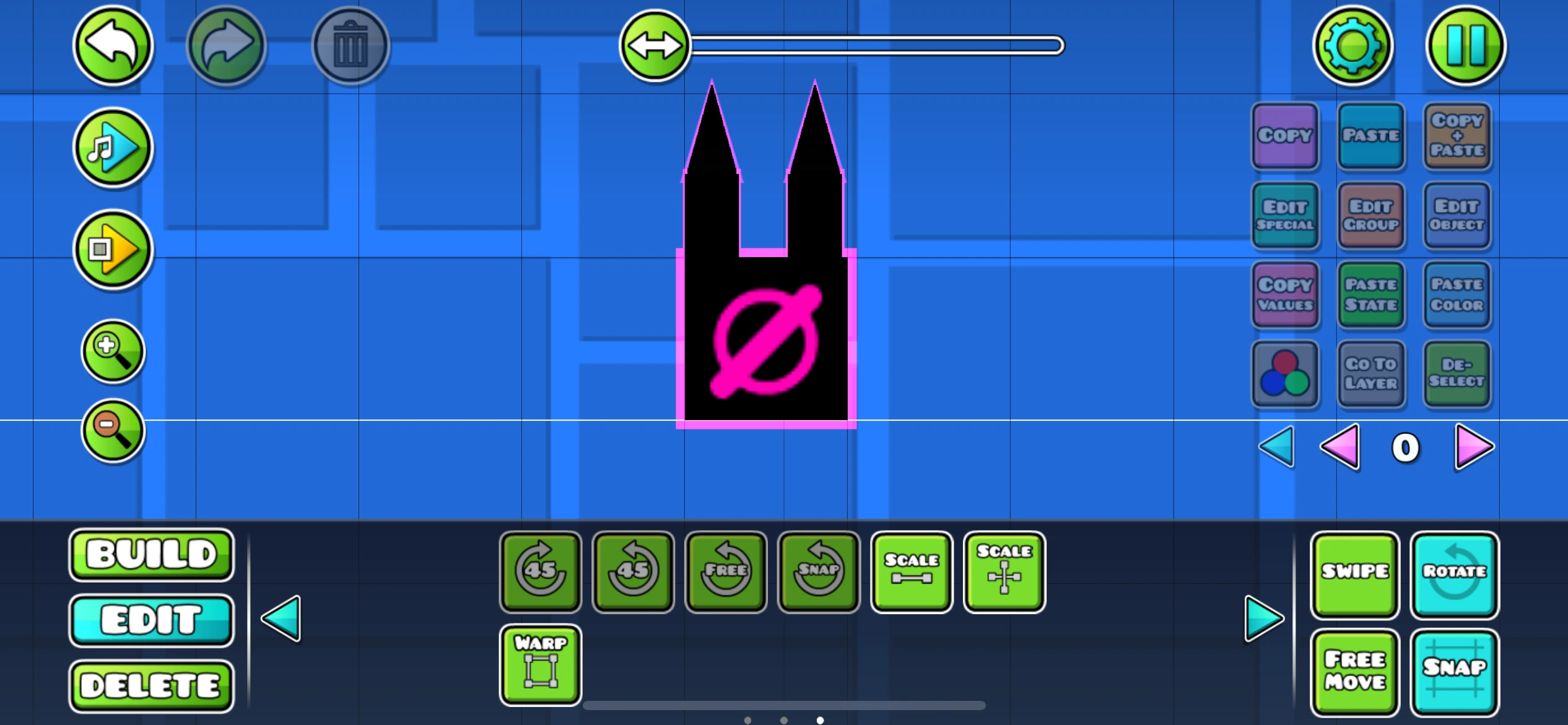Undo the last editor action
1568x725 pixels.
pos(112,45)
